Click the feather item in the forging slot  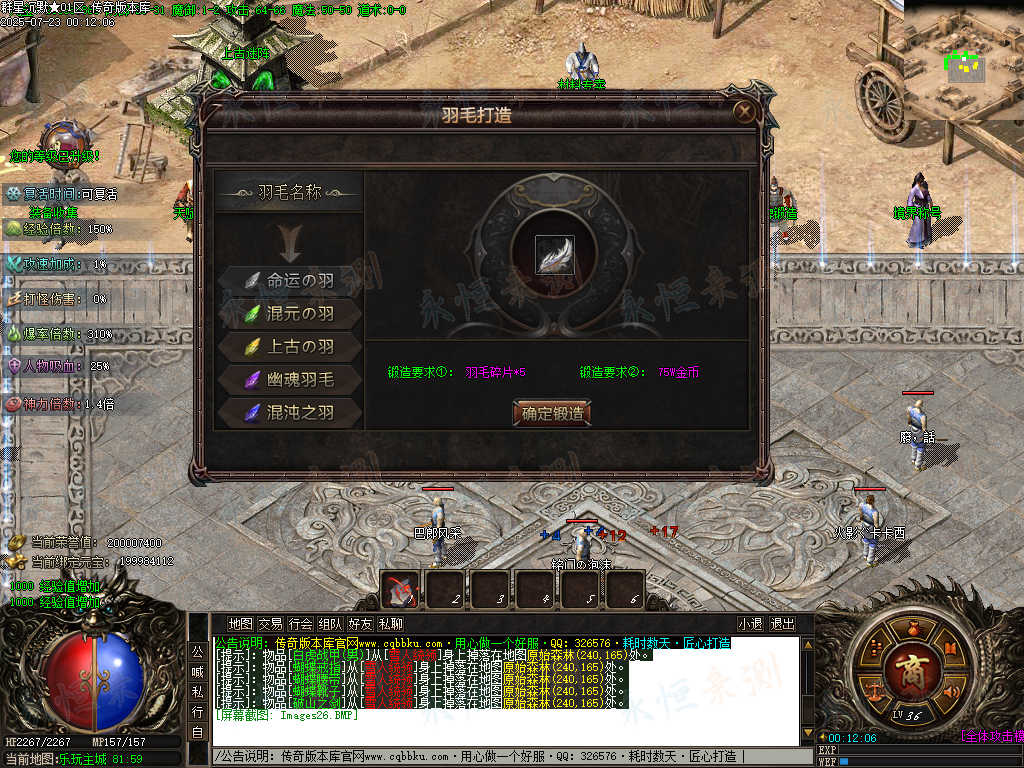[x=554, y=255]
